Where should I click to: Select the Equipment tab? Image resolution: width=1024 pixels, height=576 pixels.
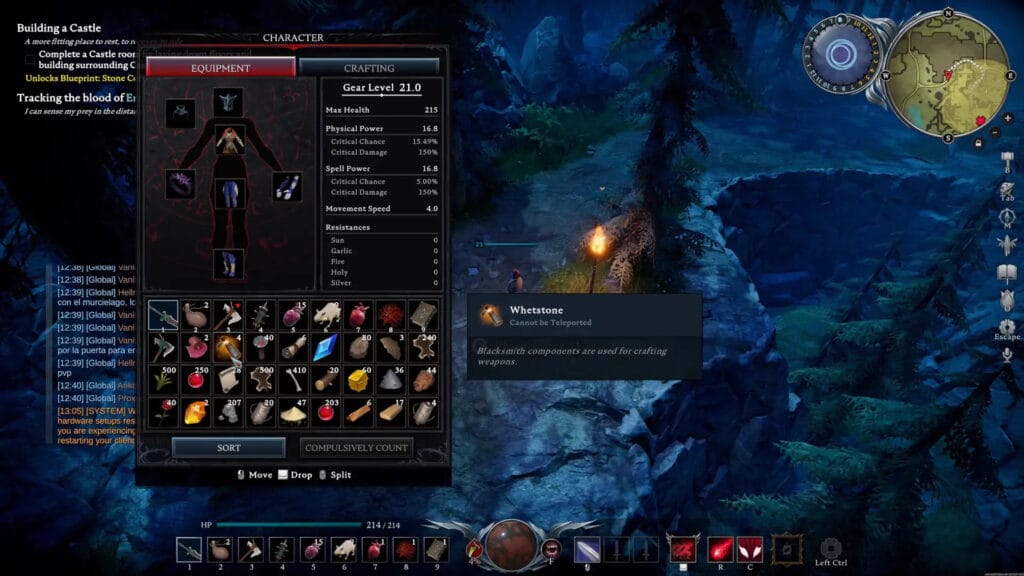pyautogui.click(x=221, y=68)
